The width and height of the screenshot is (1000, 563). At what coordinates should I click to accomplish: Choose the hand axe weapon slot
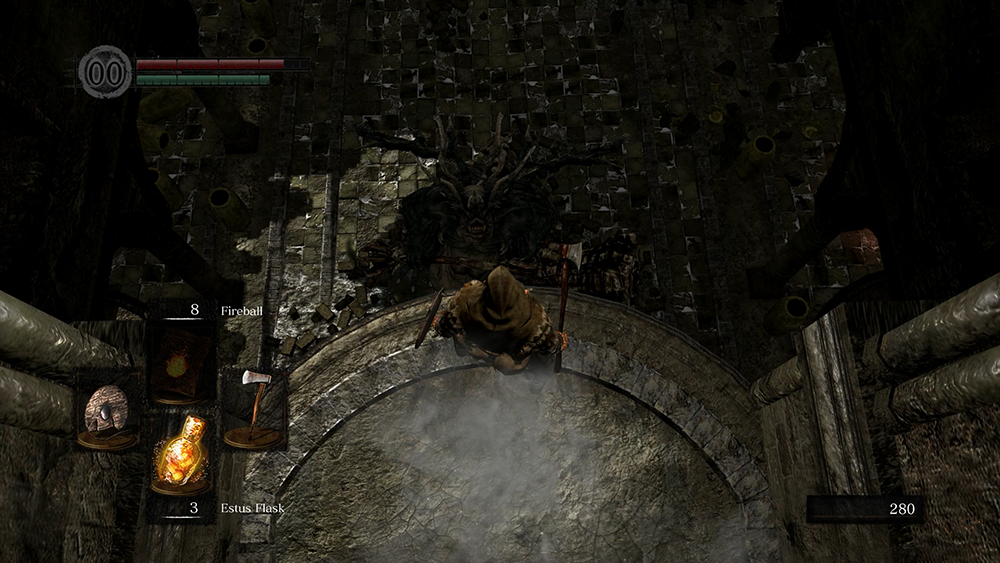pos(253,408)
